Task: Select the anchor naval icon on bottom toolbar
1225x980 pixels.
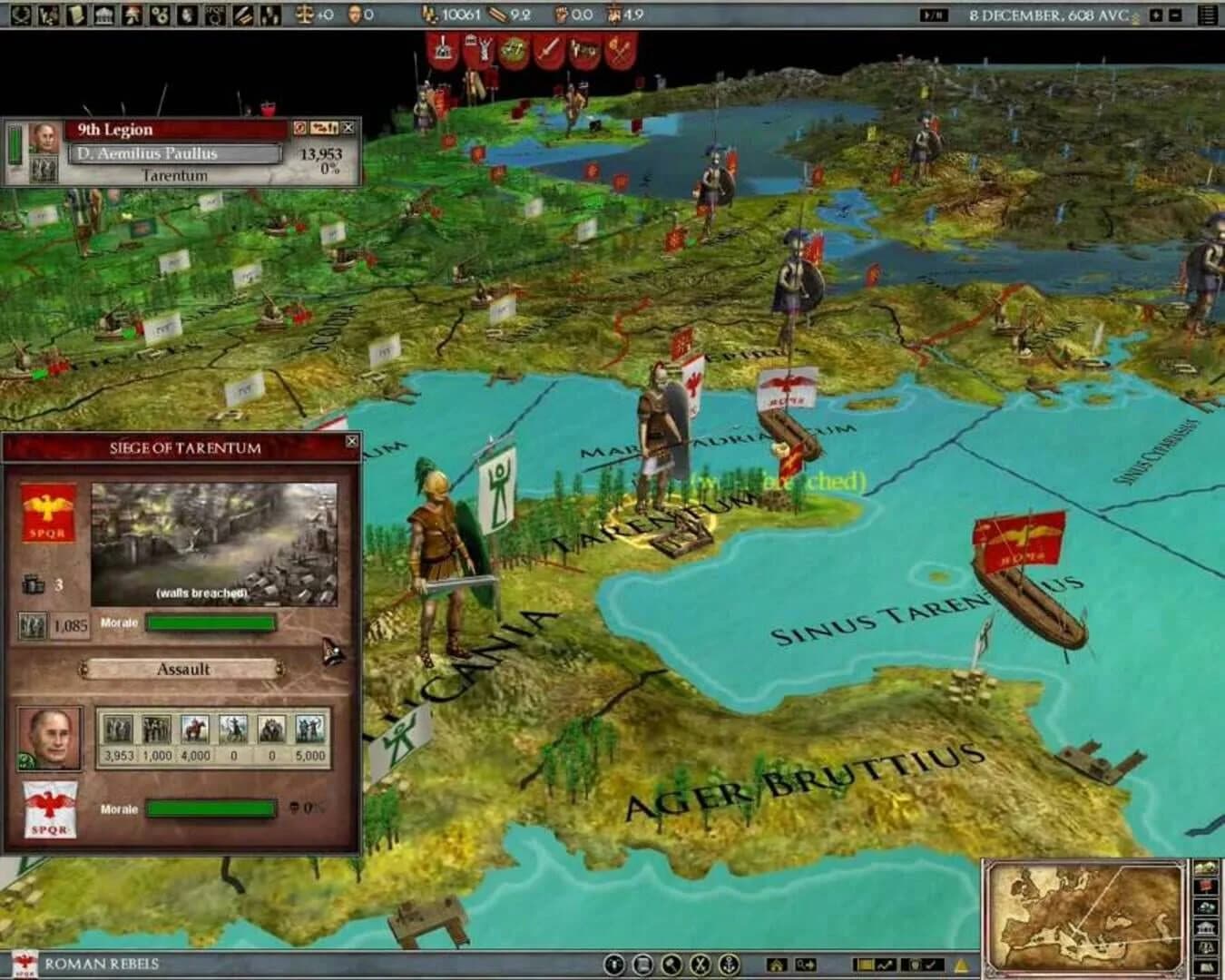Action: click(x=729, y=962)
